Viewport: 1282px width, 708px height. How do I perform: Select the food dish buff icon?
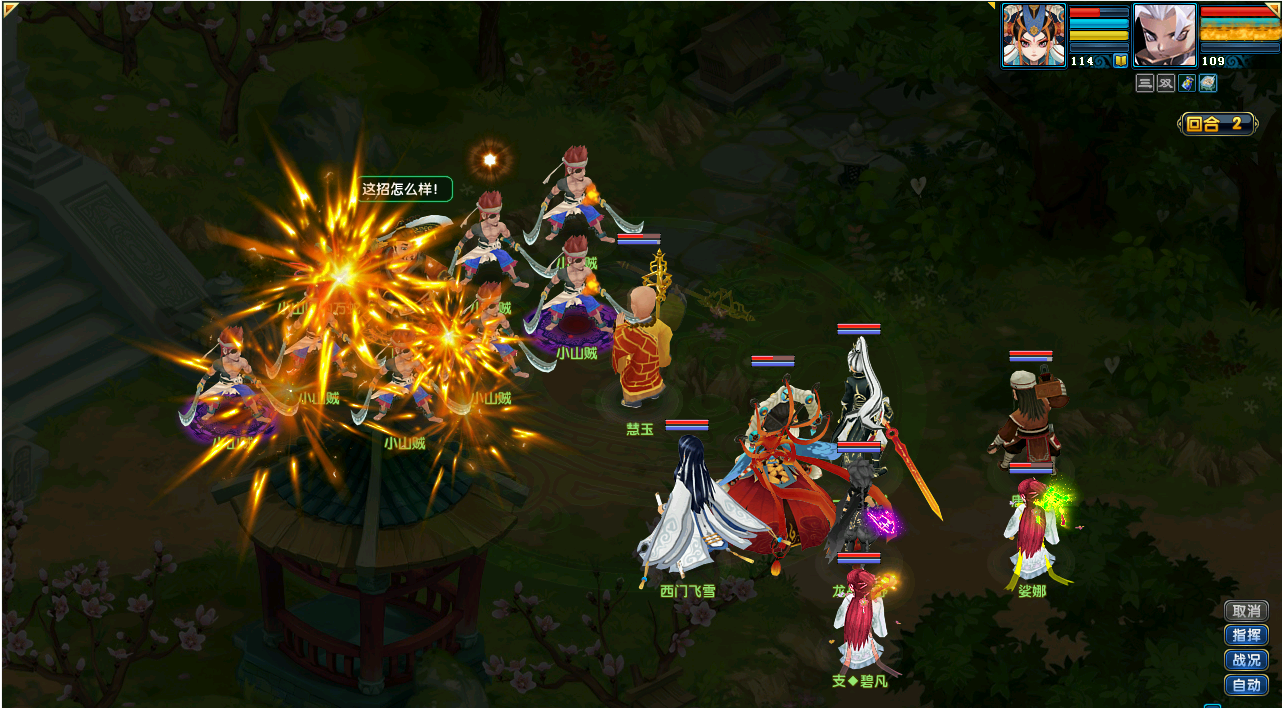(1208, 84)
